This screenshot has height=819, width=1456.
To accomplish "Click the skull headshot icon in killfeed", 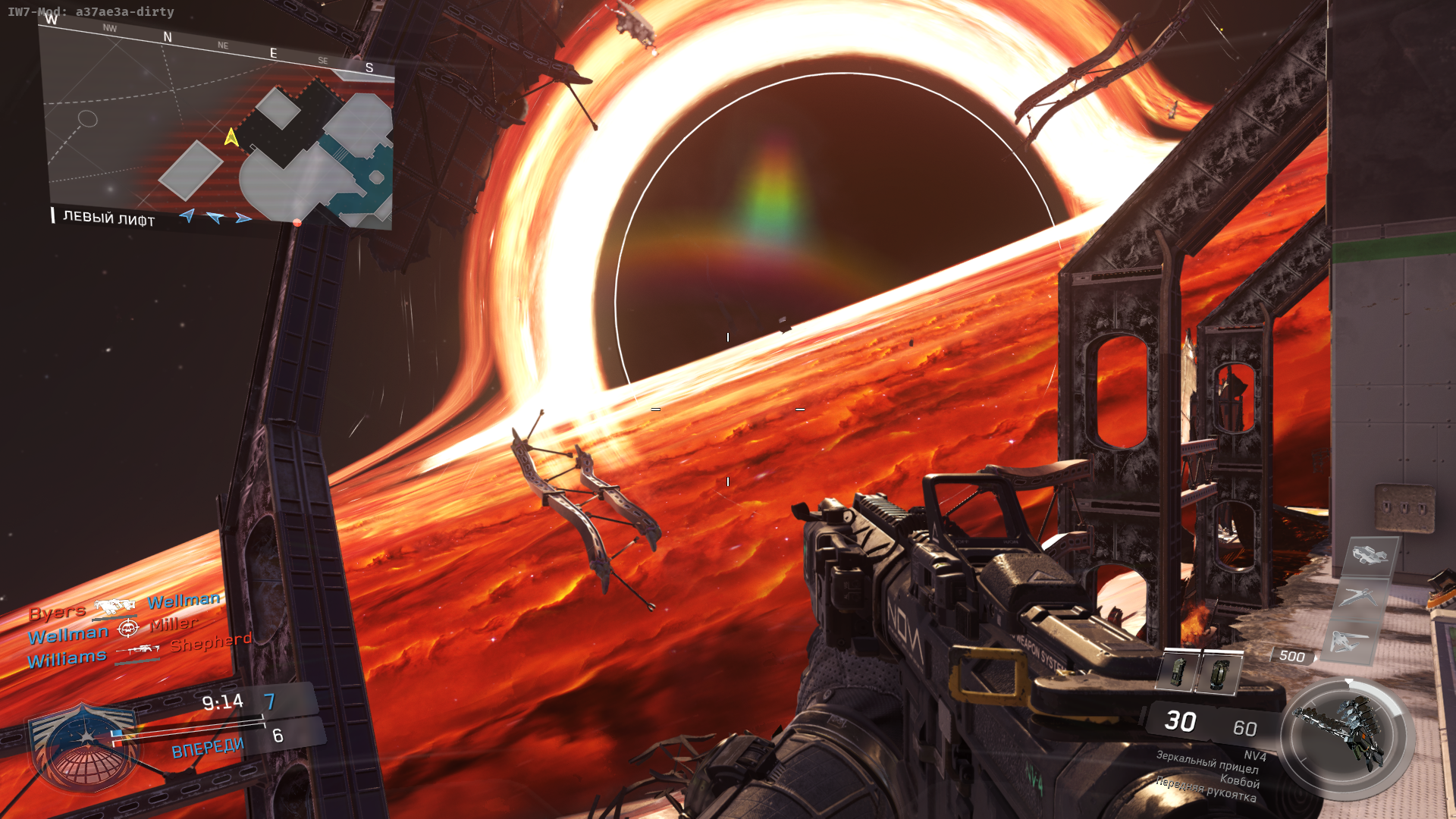I will [127, 628].
